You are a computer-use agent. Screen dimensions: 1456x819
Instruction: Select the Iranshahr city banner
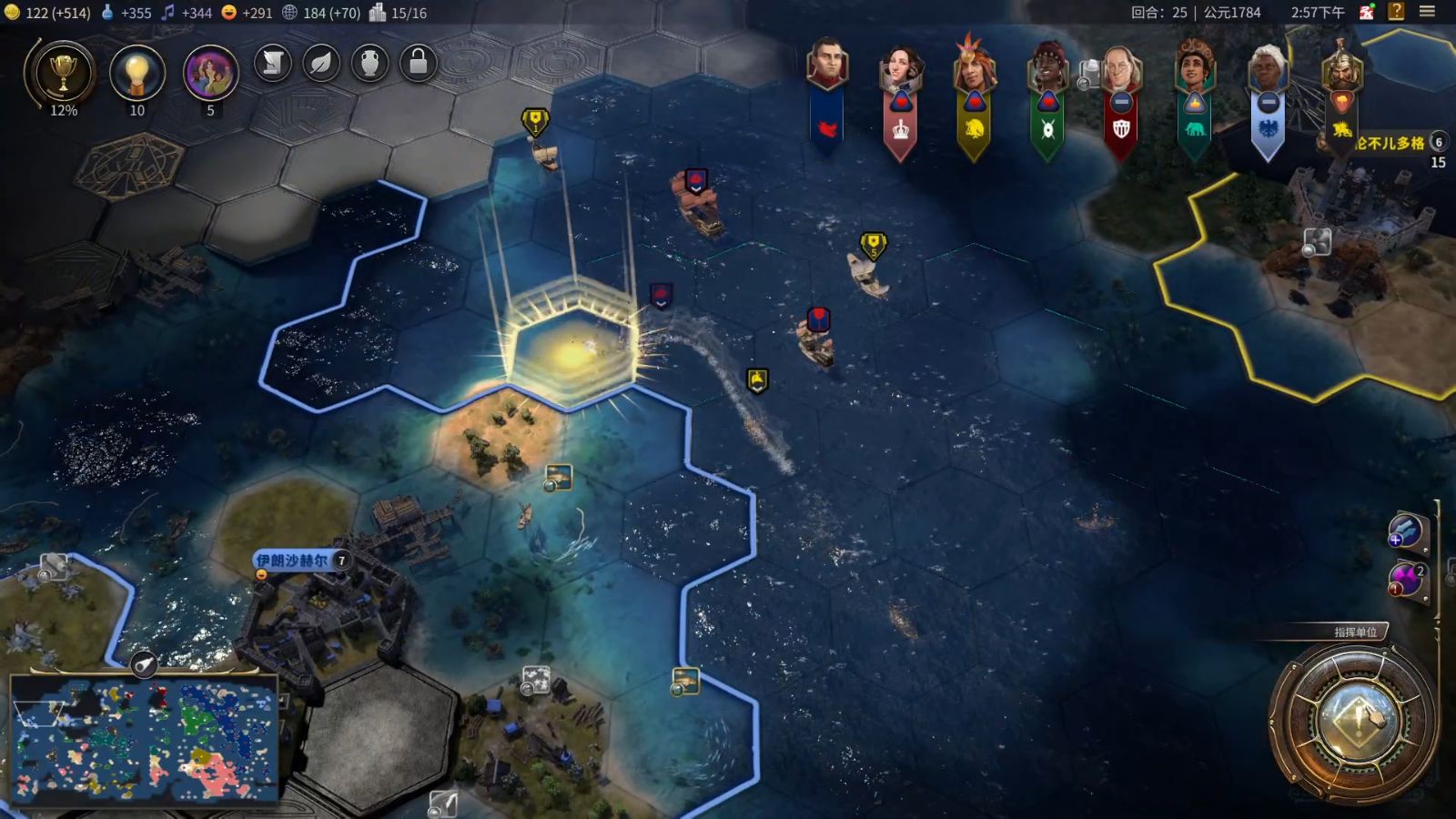point(293,561)
